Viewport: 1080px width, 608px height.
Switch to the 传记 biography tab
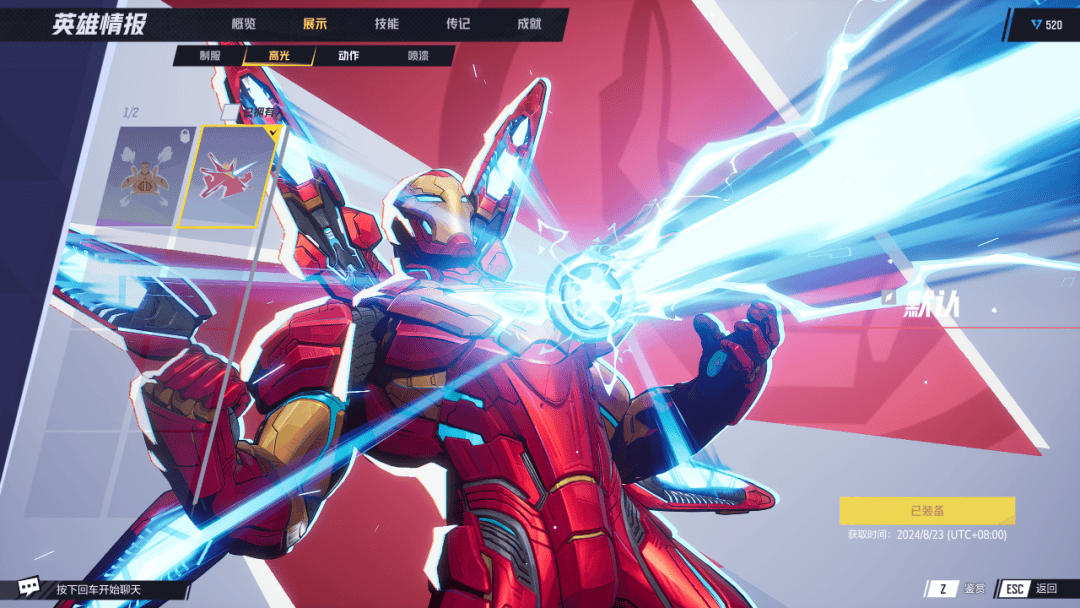tap(458, 24)
